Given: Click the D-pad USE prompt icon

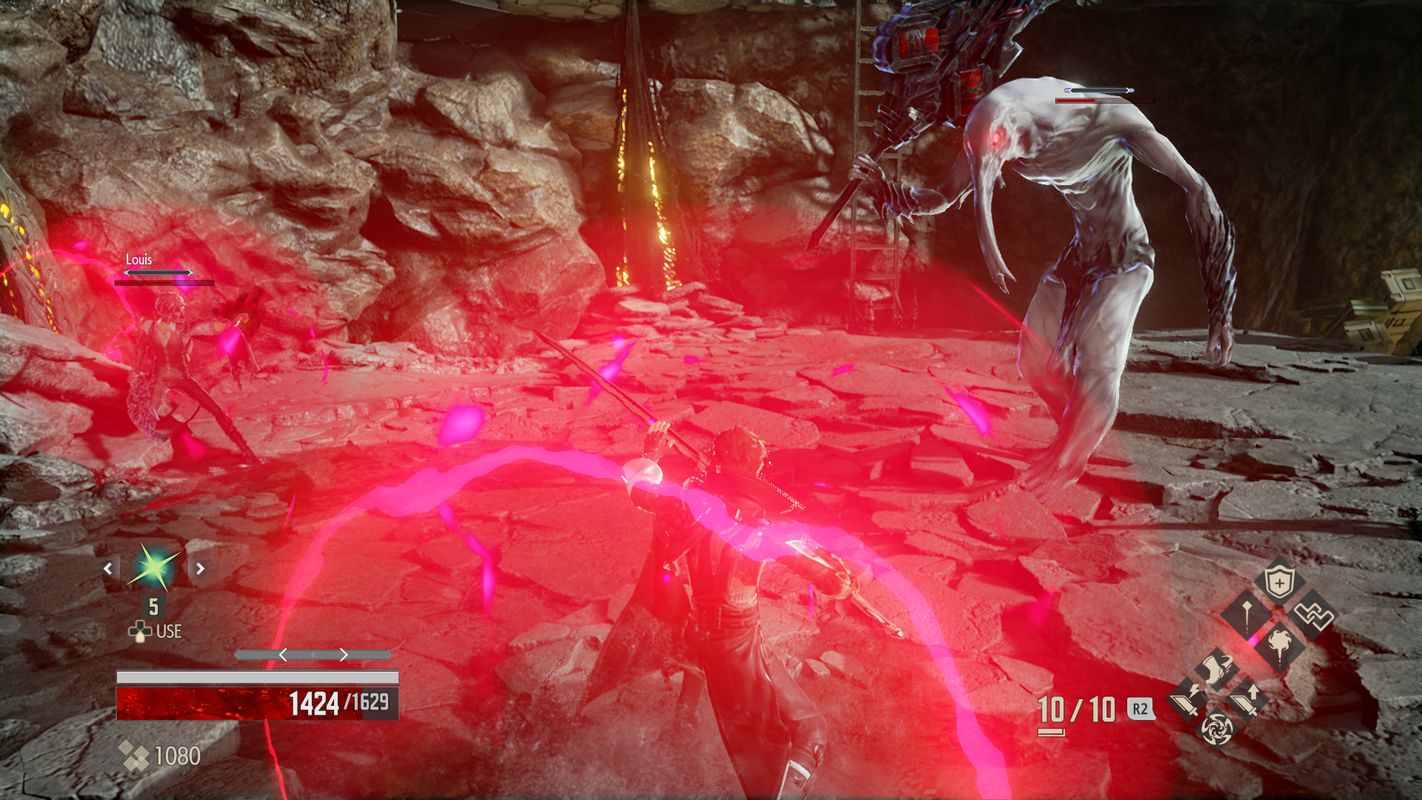Looking at the screenshot, I should pos(139,631).
